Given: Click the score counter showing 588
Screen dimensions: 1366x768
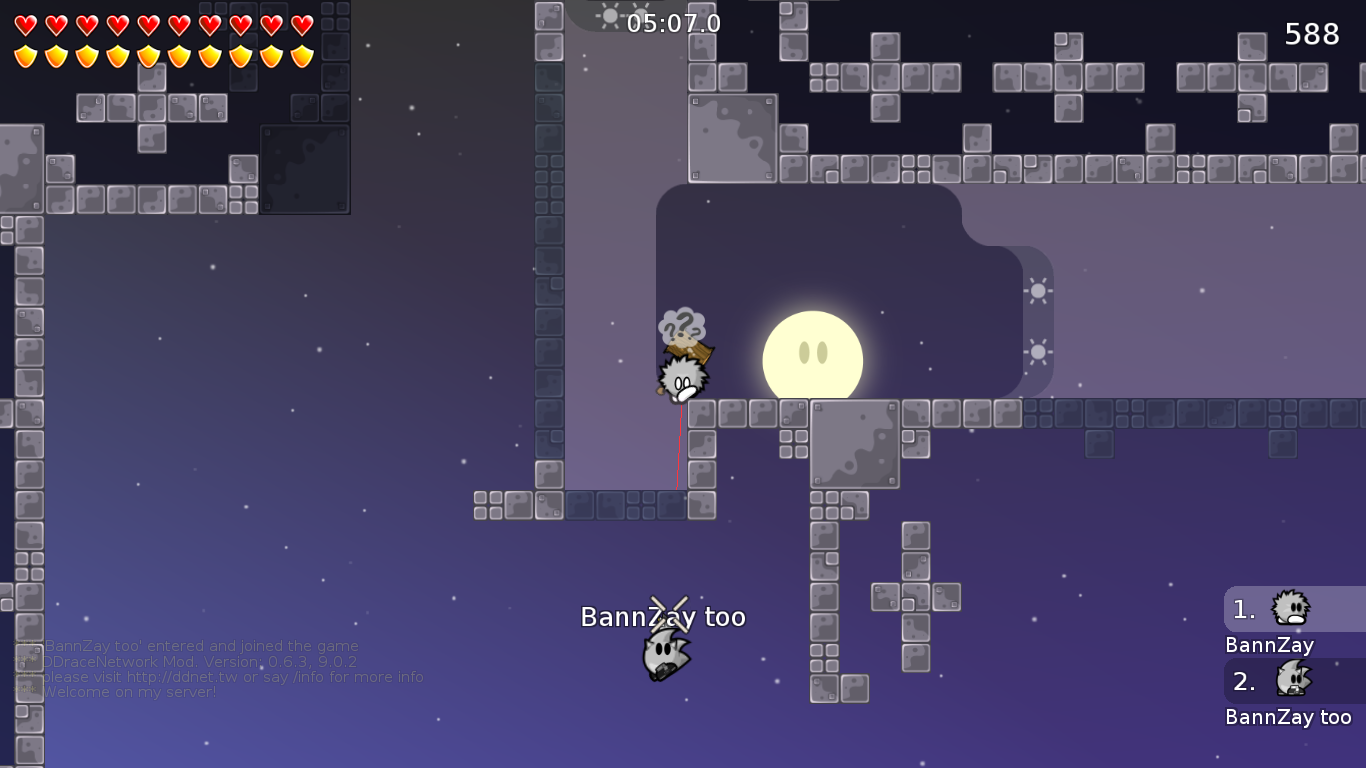Looking at the screenshot, I should pos(1311,33).
